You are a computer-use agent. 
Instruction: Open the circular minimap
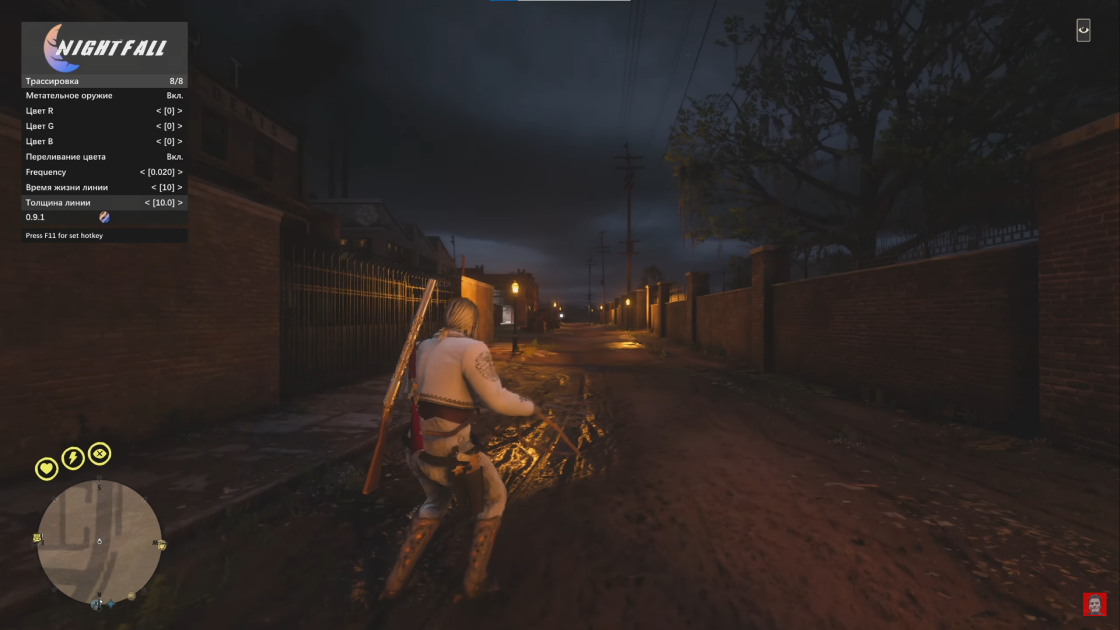pyautogui.click(x=99, y=541)
